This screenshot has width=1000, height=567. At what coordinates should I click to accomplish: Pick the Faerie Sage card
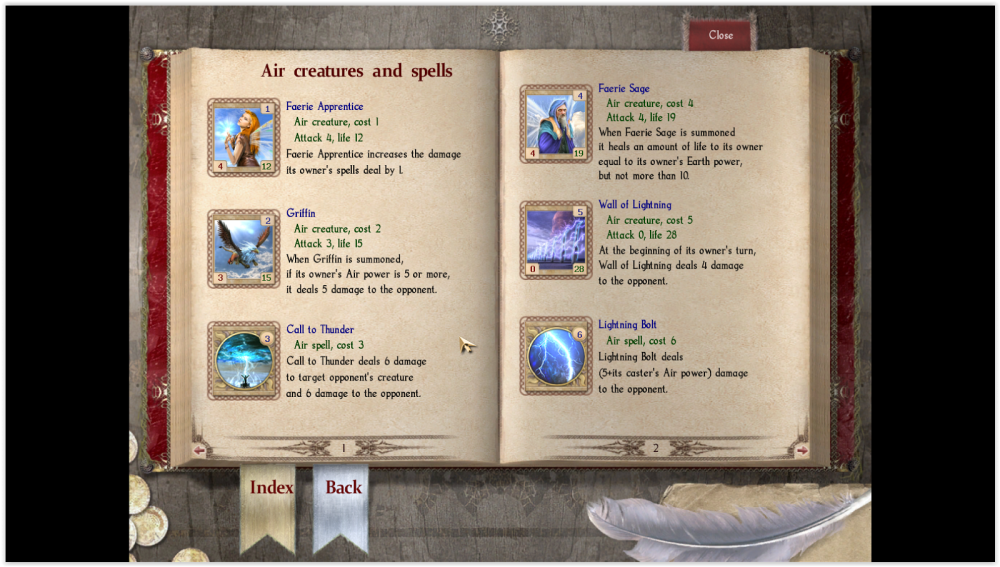[x=556, y=124]
